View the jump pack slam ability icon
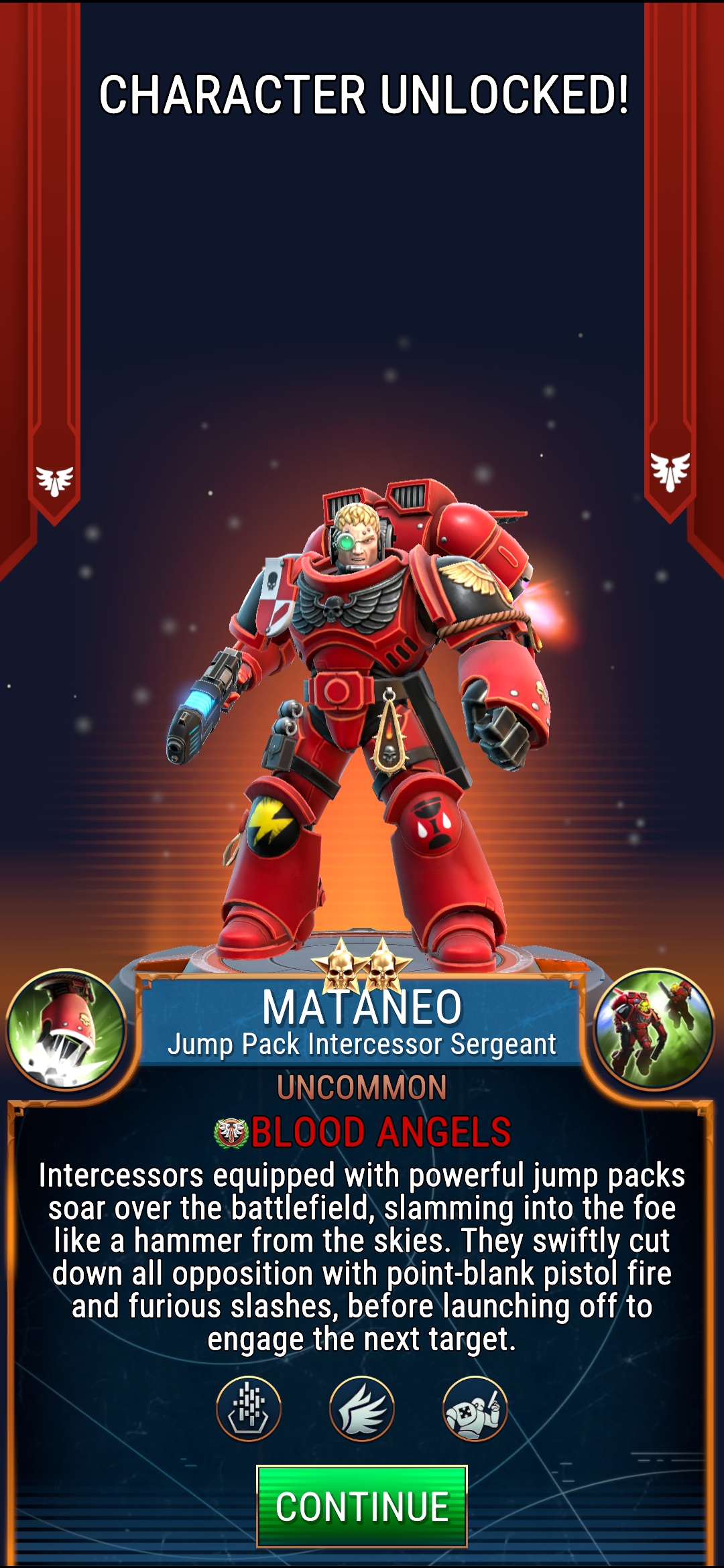Screen dimensions: 724x1568 tap(66, 1030)
